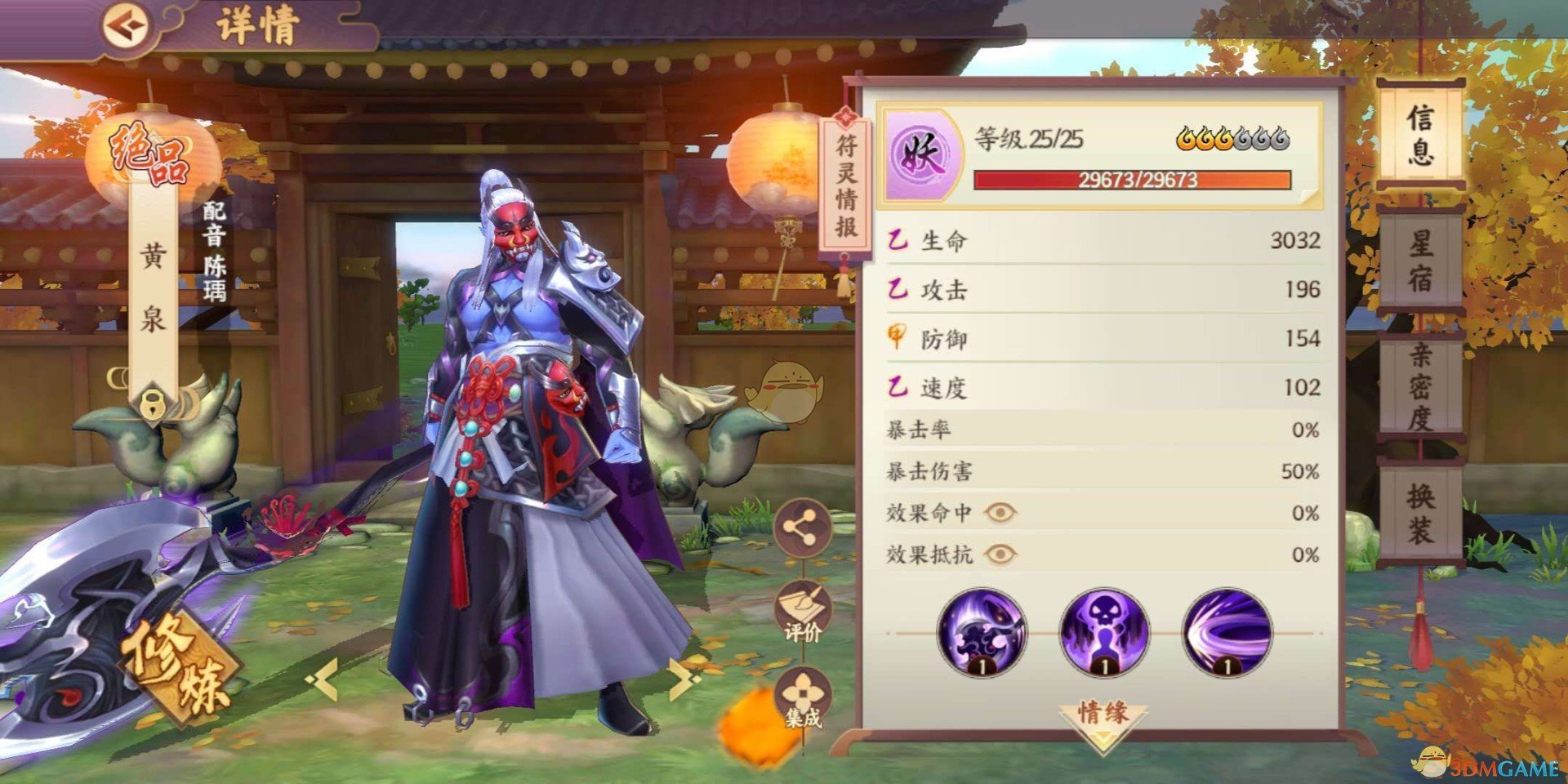Tap the flame awakening icons near 等级25/25
Image resolution: width=1568 pixels, height=784 pixels.
(x=1233, y=140)
